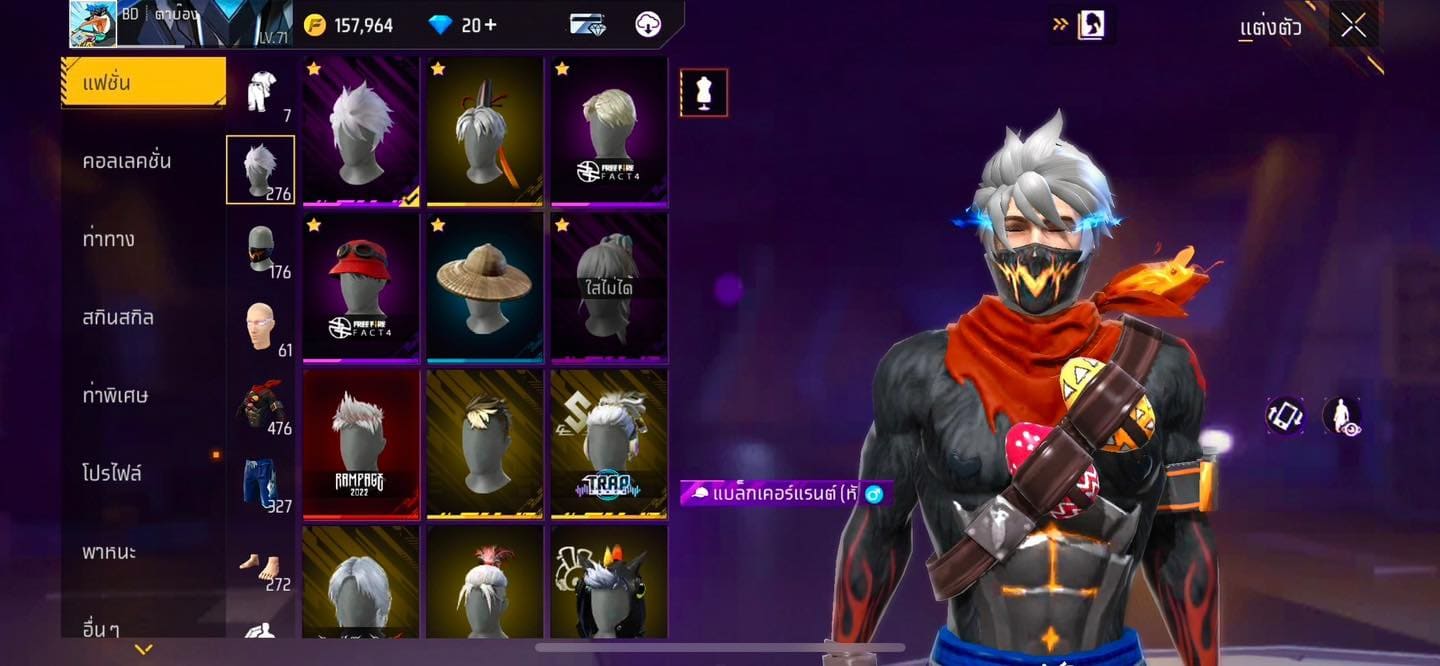Viewport: 1440px width, 666px height.
Task: Open the คอลเลคชั่น tab
Action: click(x=127, y=161)
